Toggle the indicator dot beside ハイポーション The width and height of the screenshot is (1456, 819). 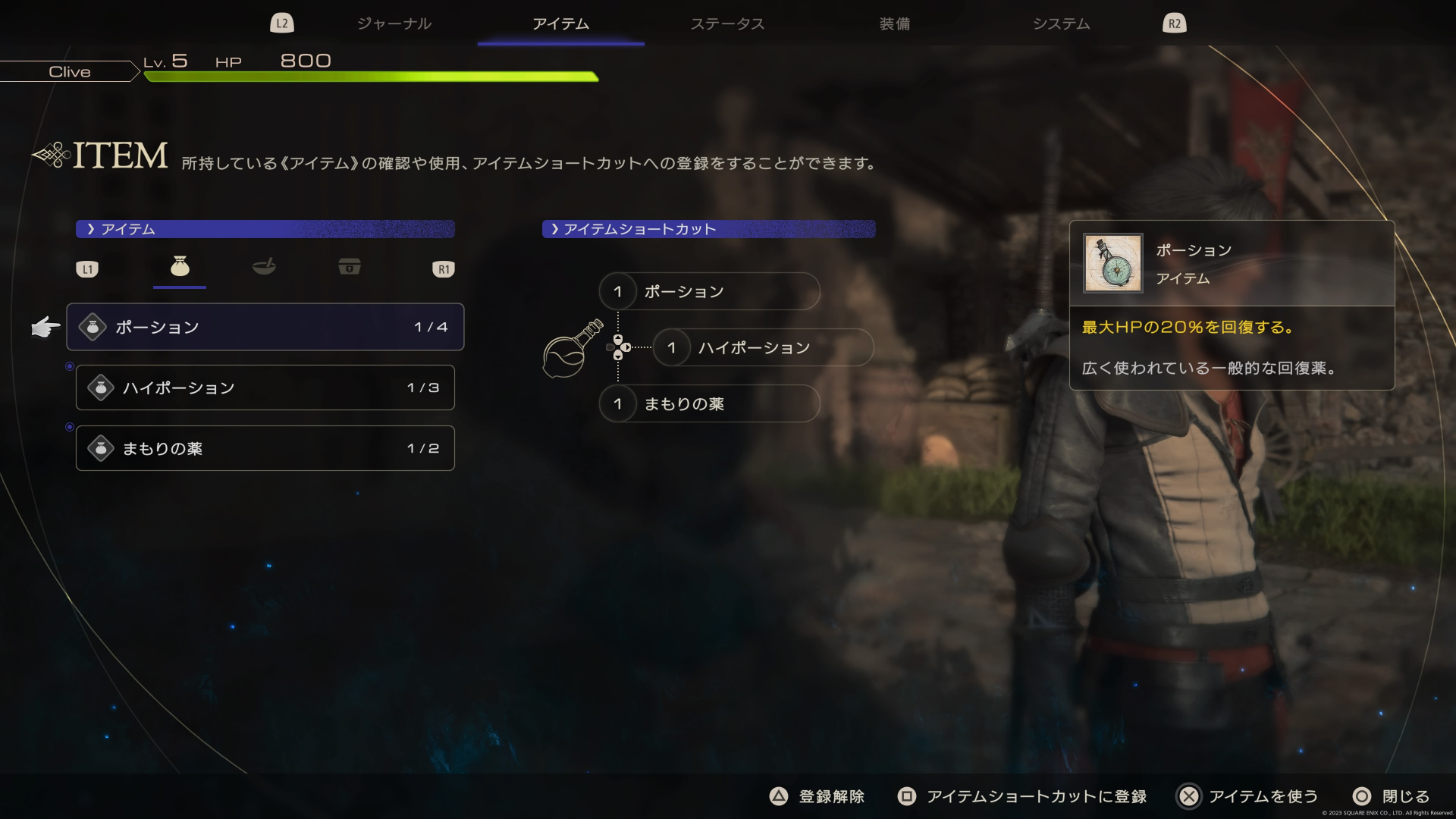(x=70, y=364)
